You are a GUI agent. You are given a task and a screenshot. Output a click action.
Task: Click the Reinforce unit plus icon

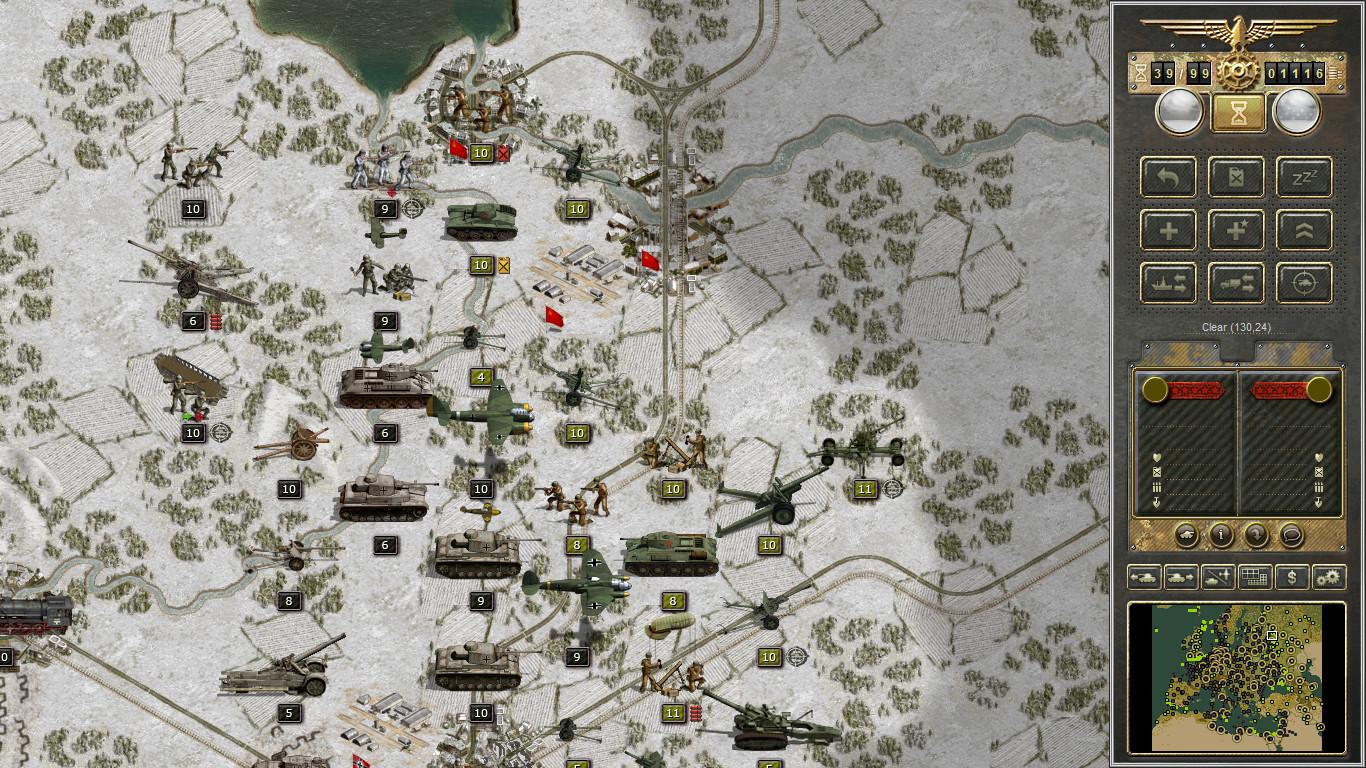[1168, 229]
